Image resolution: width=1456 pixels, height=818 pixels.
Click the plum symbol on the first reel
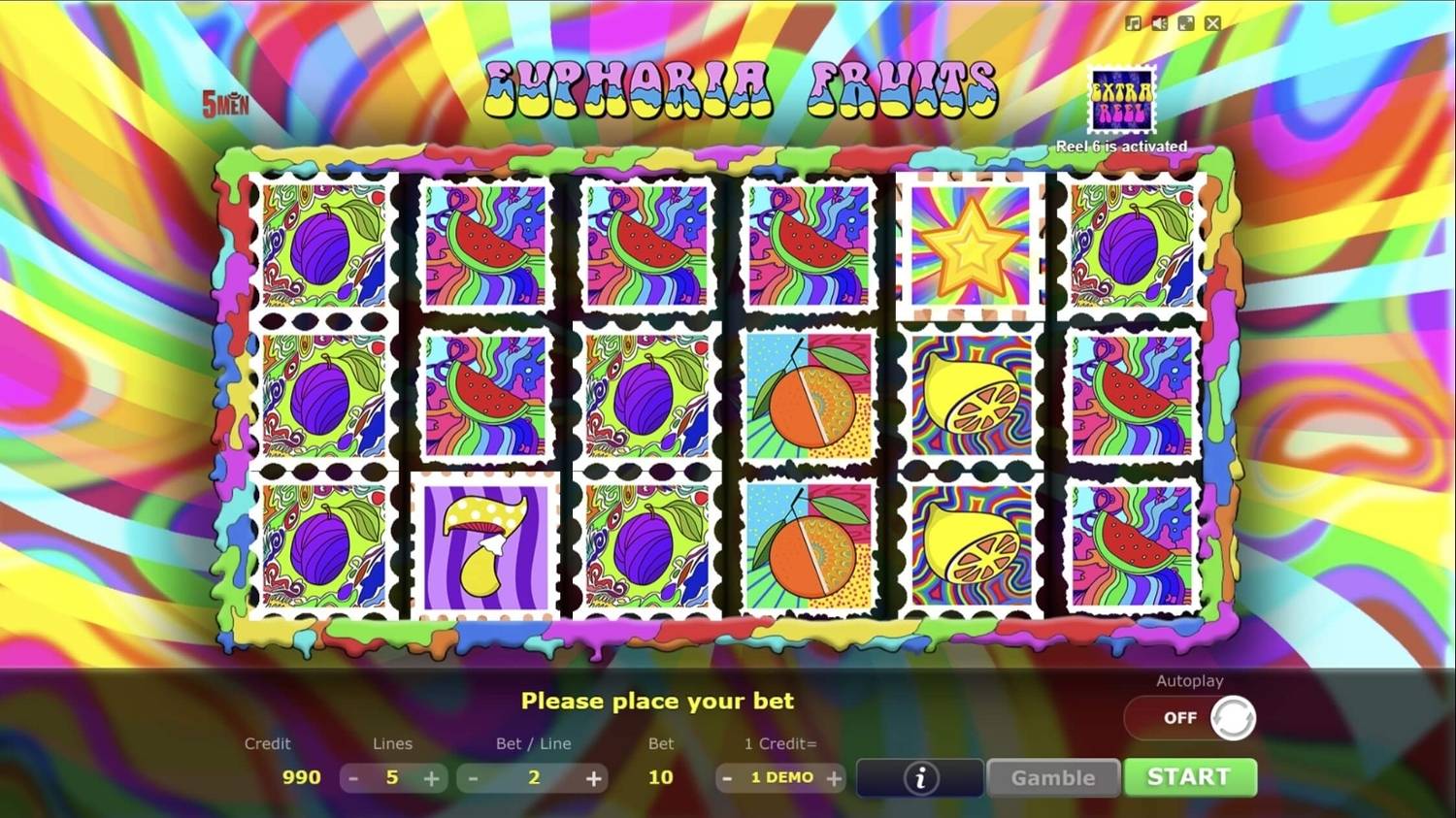pos(324,245)
